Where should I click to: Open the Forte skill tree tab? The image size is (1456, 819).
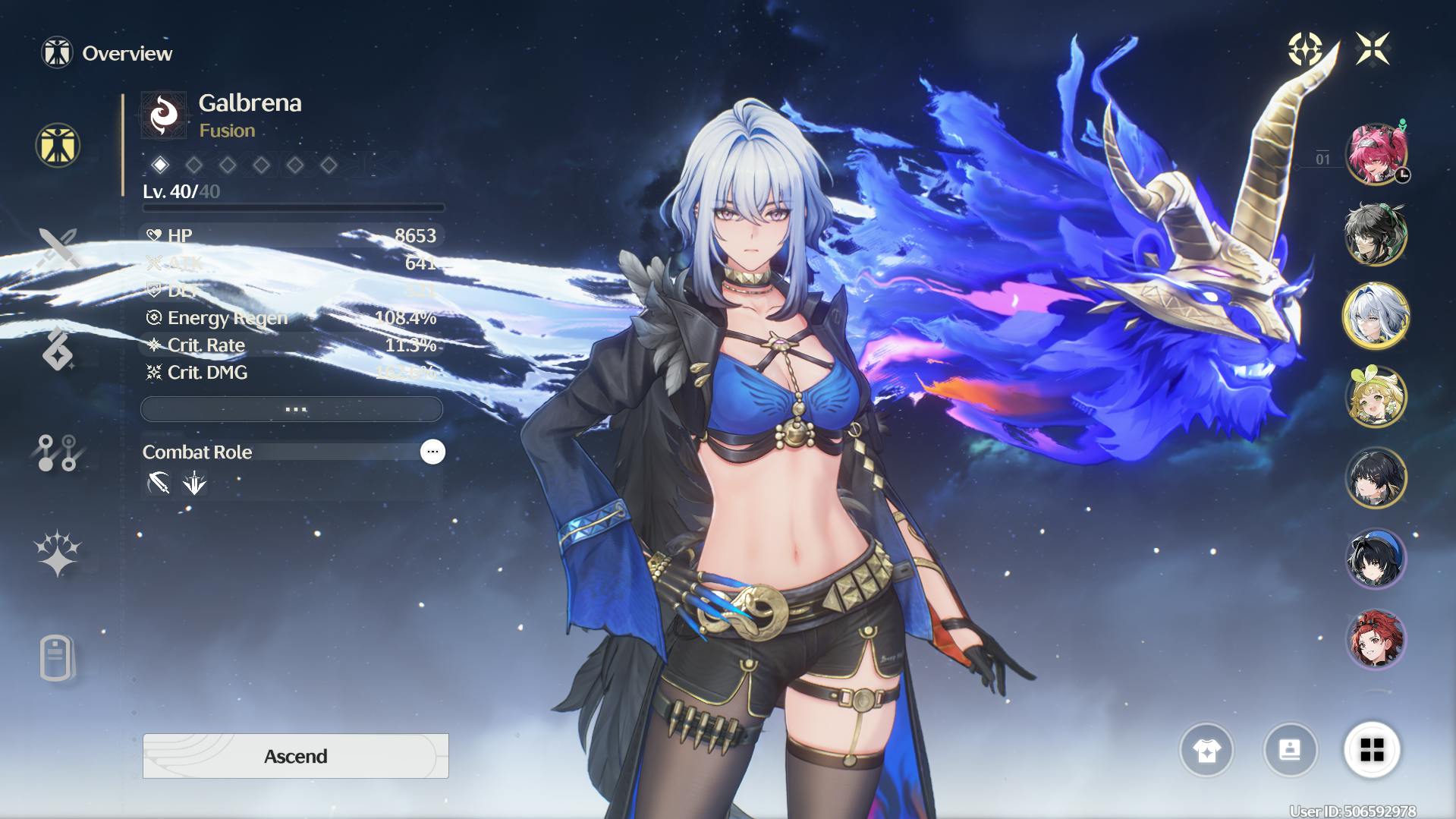click(x=58, y=452)
